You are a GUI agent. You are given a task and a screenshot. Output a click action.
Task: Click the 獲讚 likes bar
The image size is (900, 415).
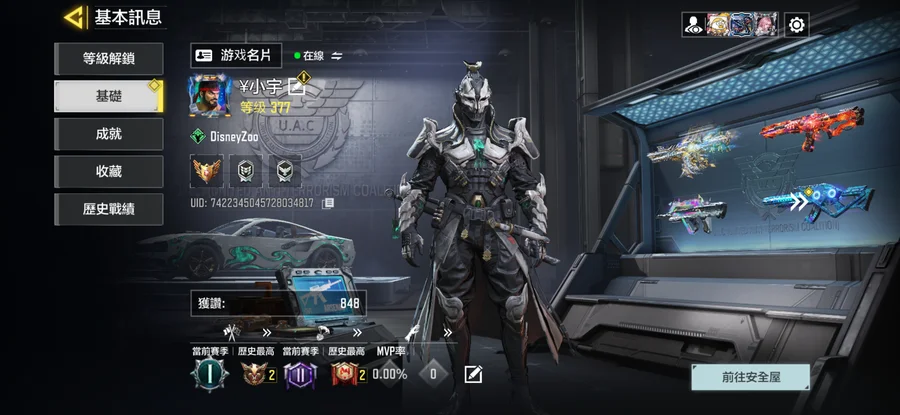tap(278, 303)
